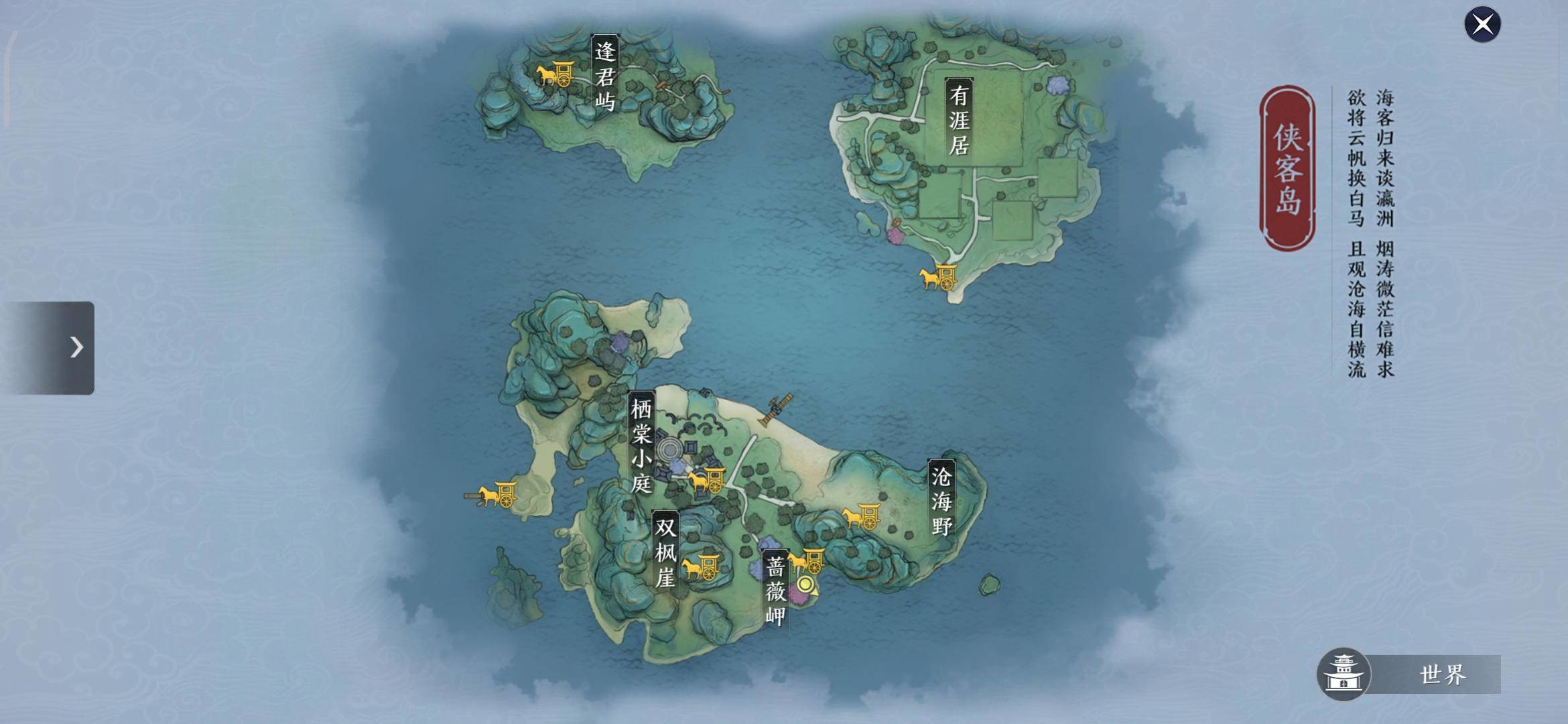This screenshot has height=724, width=1568.
Task: Click the carriage icon in 沧海野
Action: tap(862, 518)
